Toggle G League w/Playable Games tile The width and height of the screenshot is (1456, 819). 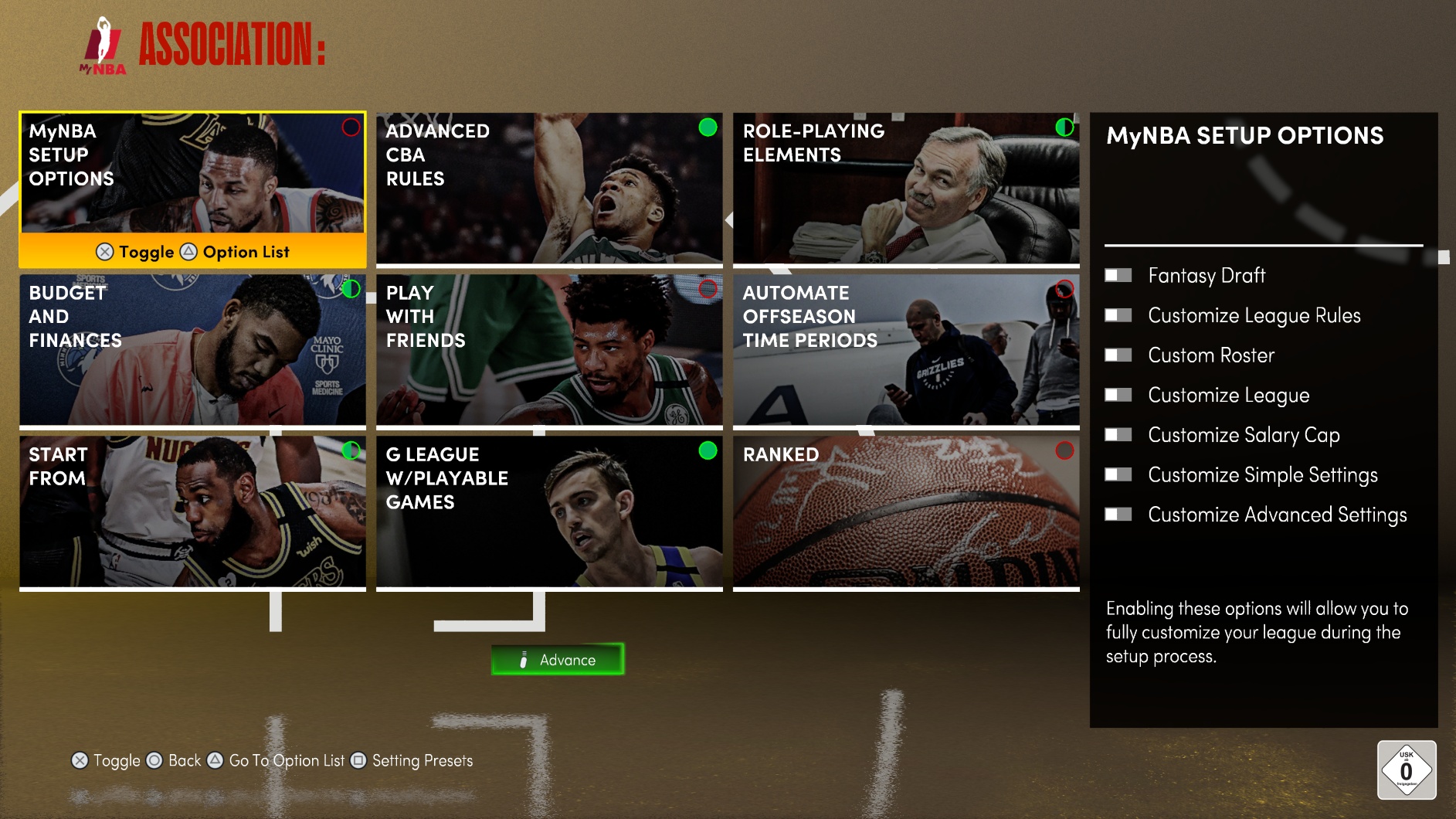(x=549, y=511)
